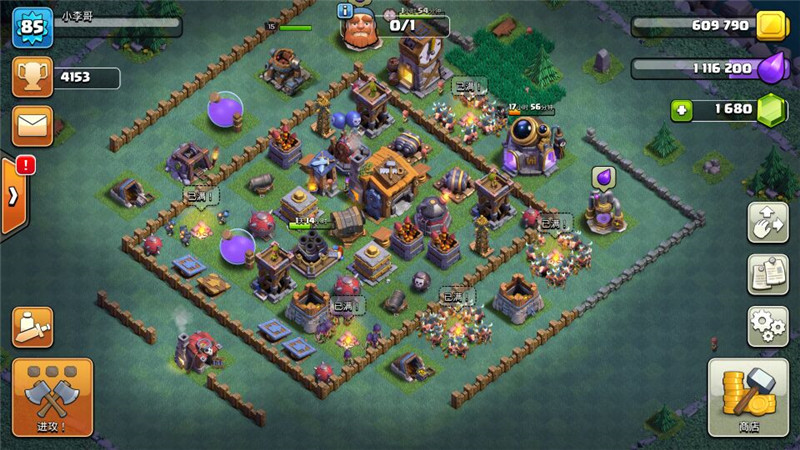Image resolution: width=800 pixels, height=450 pixels.
Task: Open the trophy ranking icon
Action: [x=32, y=77]
